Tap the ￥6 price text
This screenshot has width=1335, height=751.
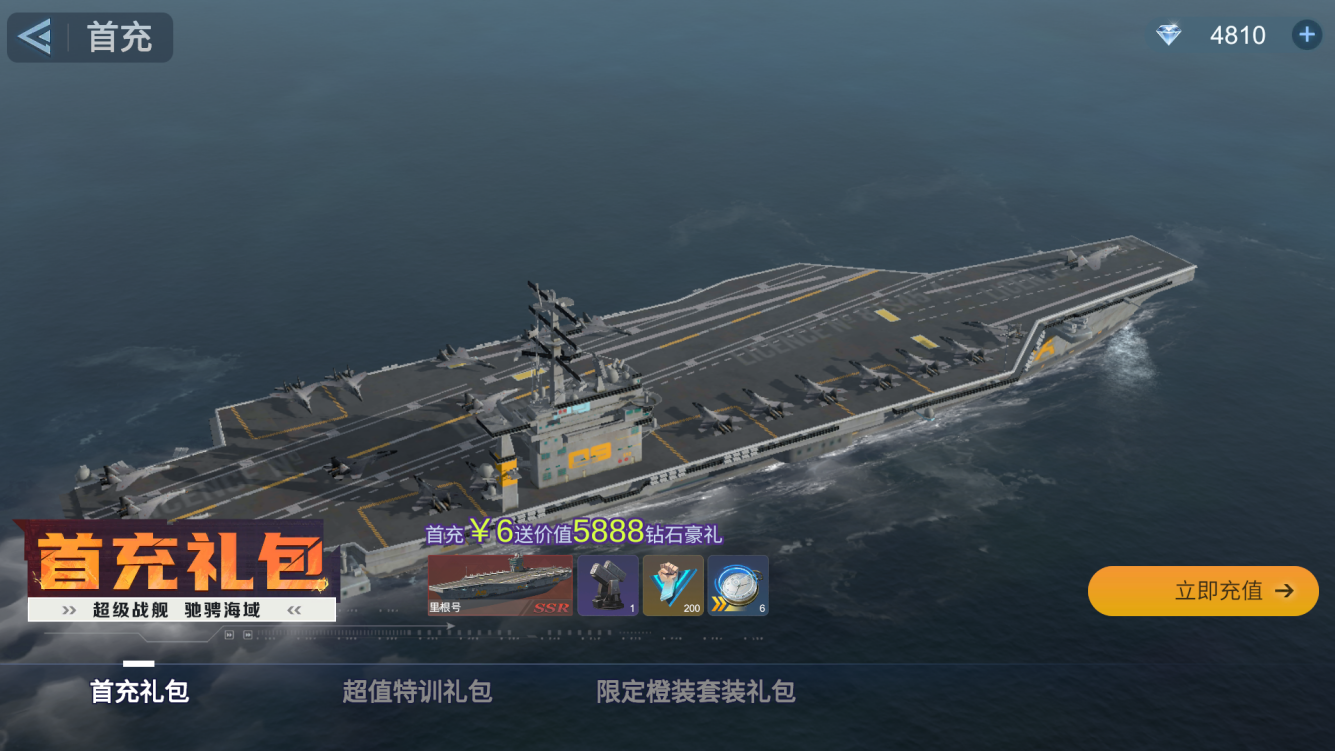(x=490, y=533)
